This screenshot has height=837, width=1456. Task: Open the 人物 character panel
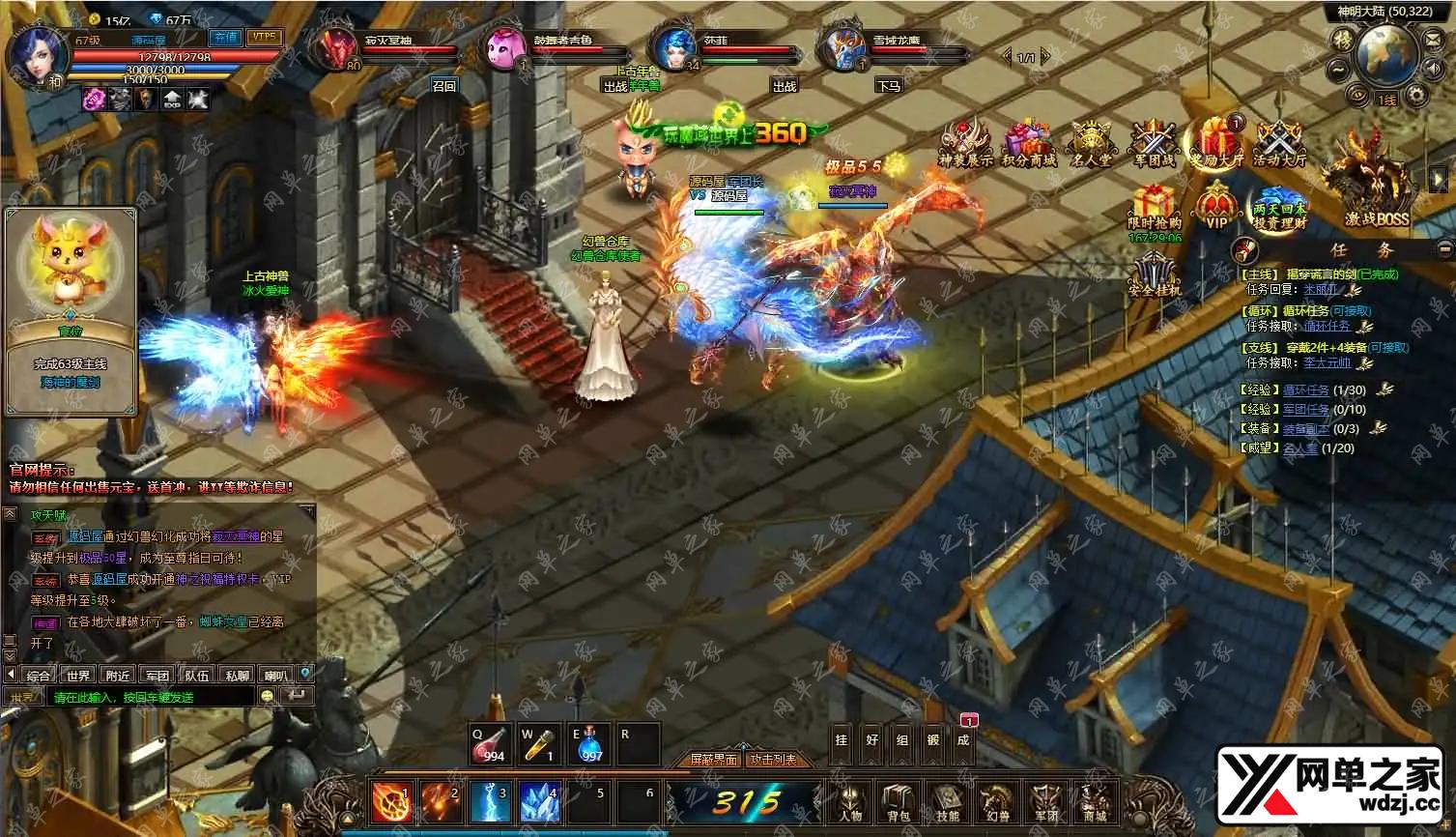click(x=850, y=803)
